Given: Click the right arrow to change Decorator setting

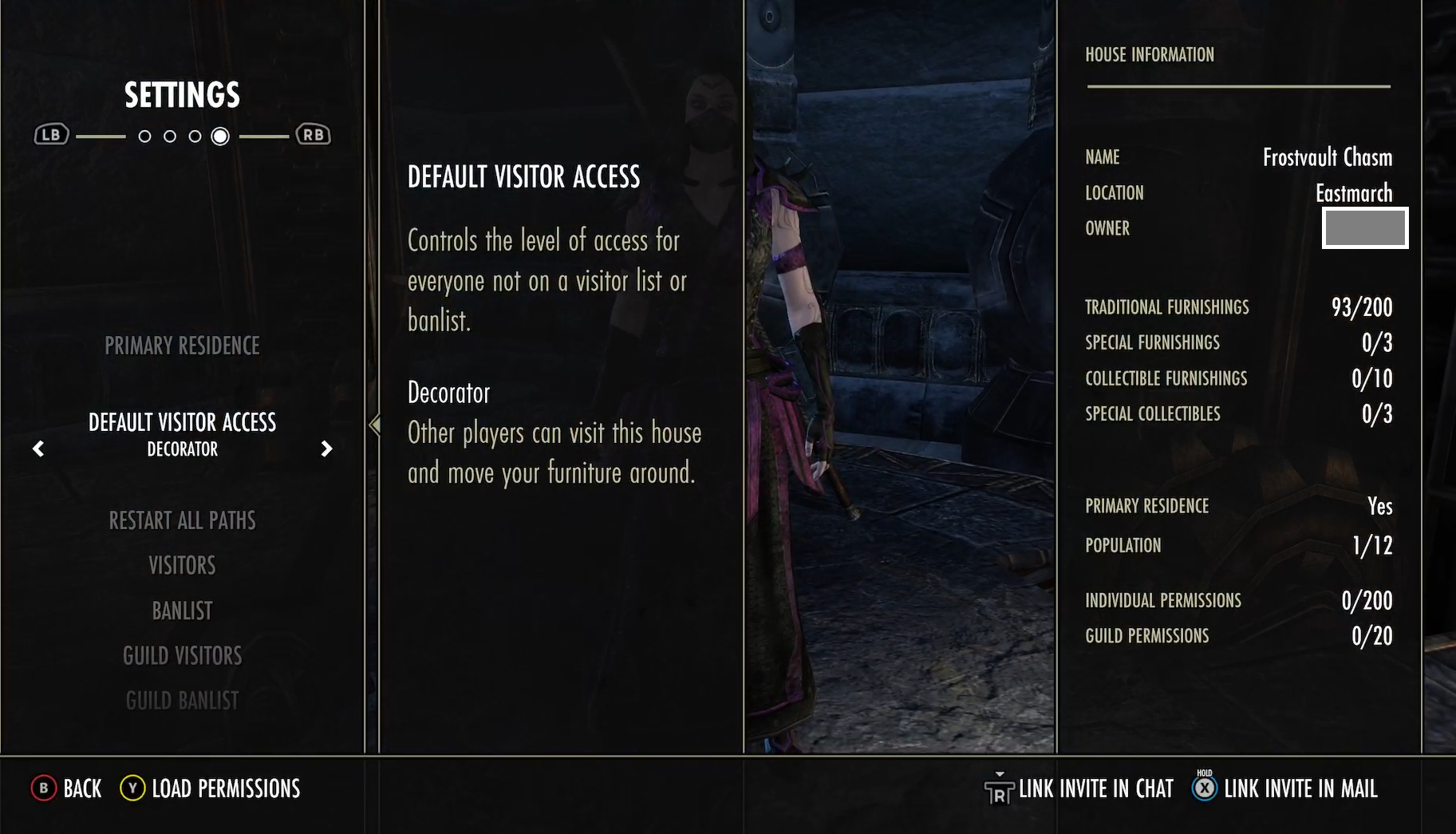Looking at the screenshot, I should tap(326, 449).
